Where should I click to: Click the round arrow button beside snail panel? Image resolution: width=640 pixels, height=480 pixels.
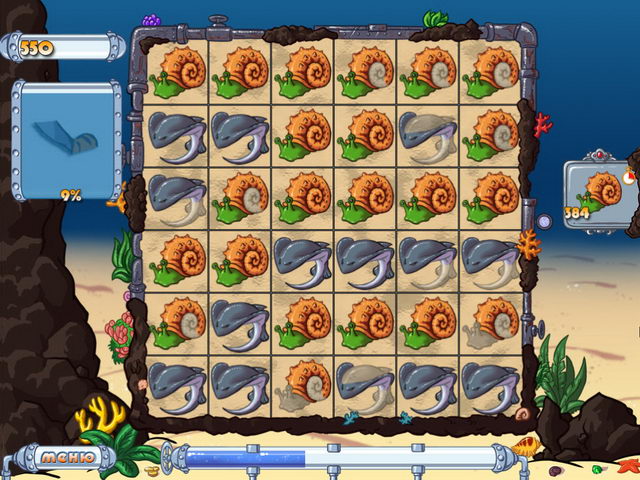tap(544, 221)
